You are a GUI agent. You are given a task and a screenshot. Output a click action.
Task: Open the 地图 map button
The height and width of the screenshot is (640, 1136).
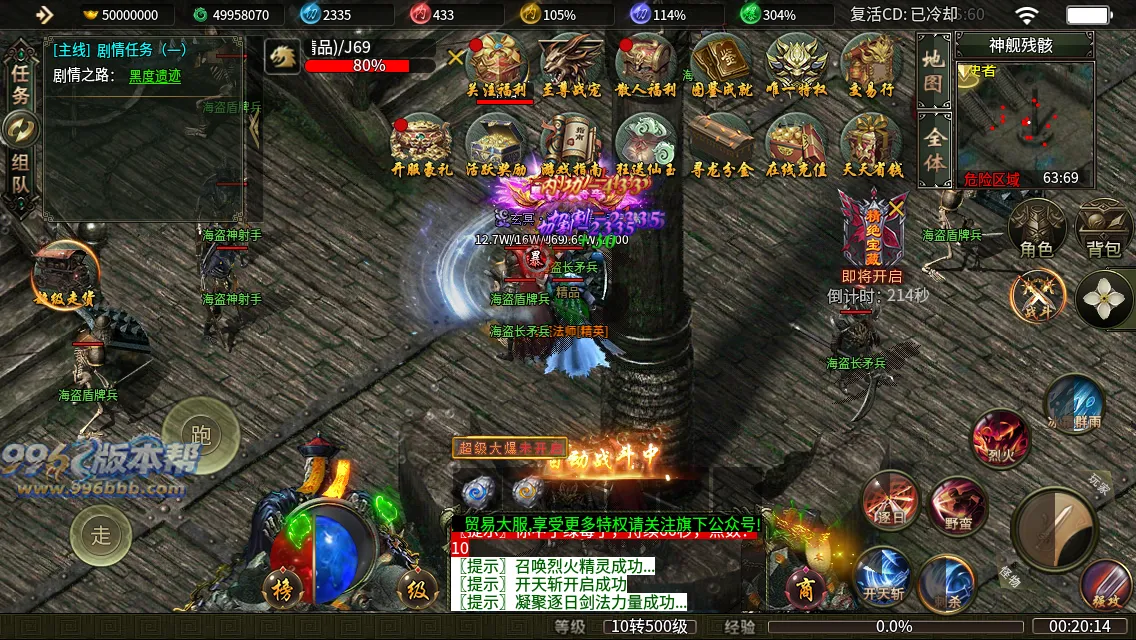tap(933, 70)
